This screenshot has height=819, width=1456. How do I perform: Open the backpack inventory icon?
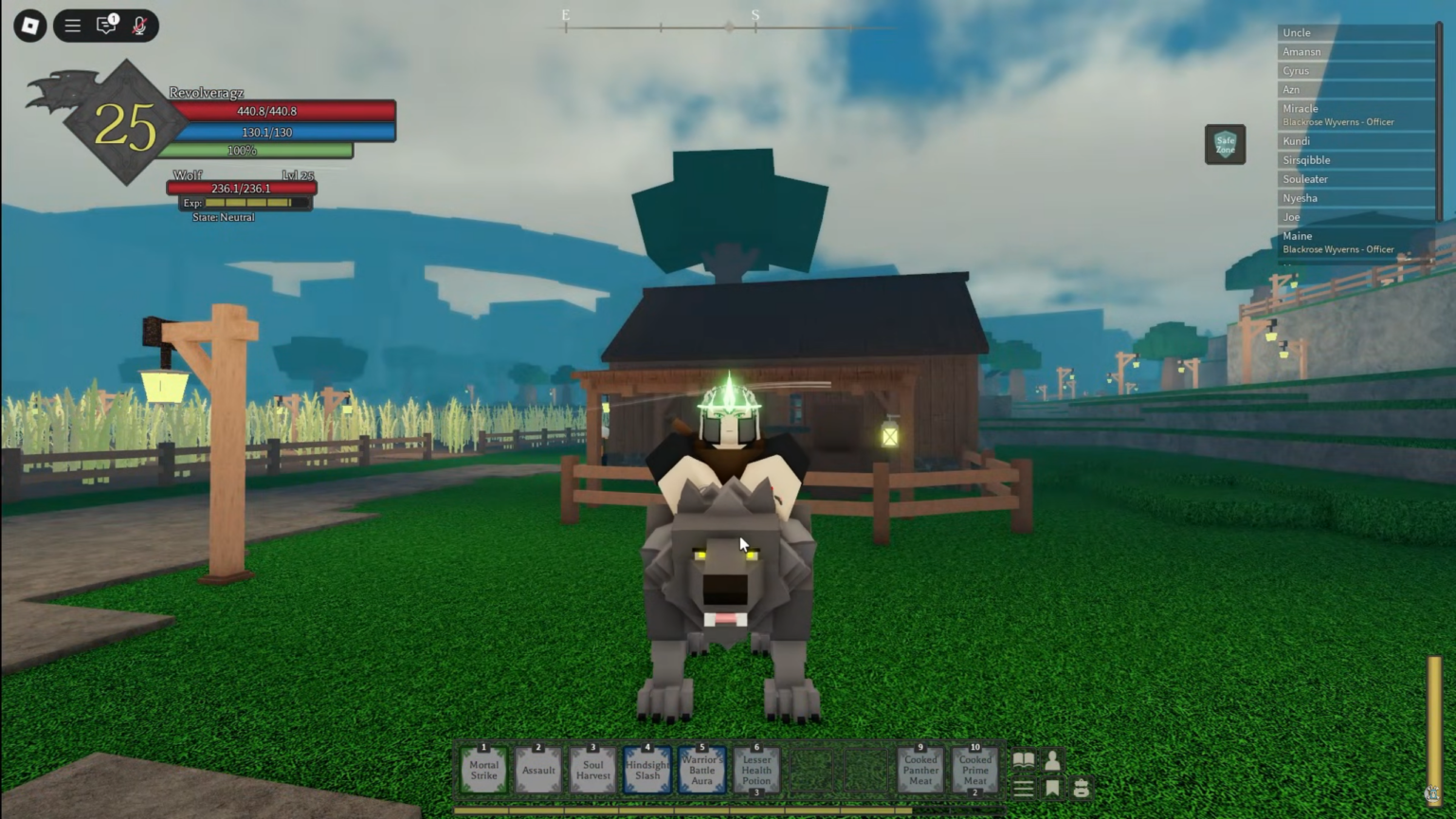tap(1082, 788)
